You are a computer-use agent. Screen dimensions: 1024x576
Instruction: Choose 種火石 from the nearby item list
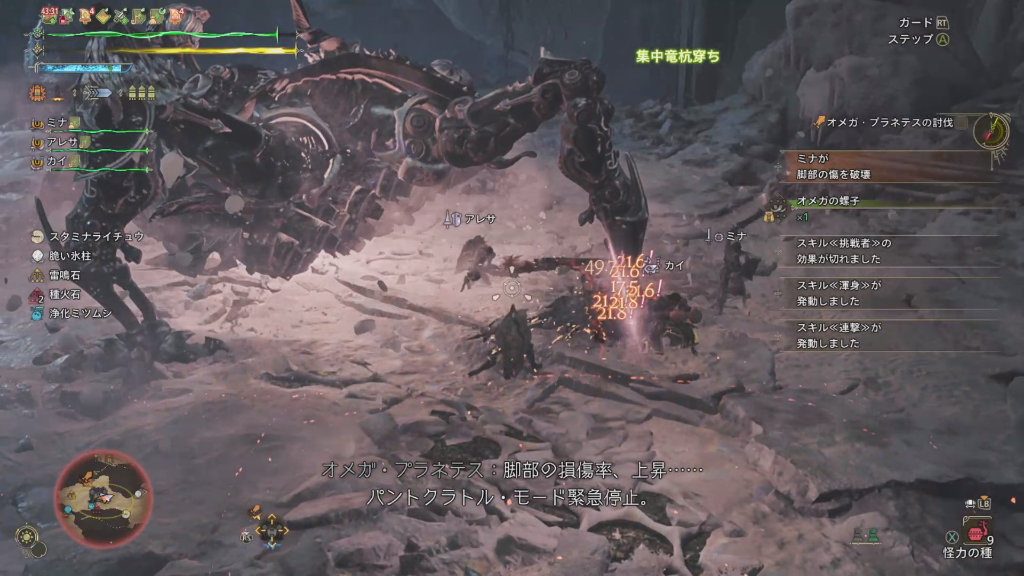click(x=63, y=294)
